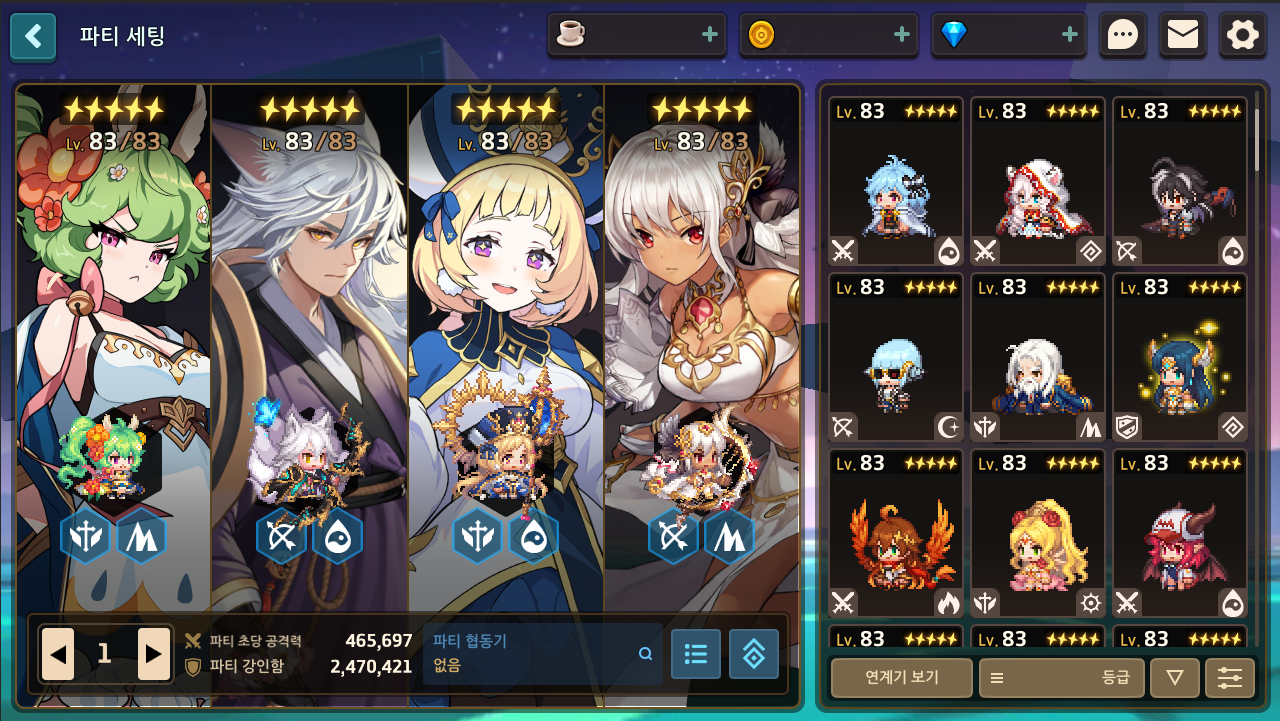Toggle the sort order triangle button

point(1175,678)
